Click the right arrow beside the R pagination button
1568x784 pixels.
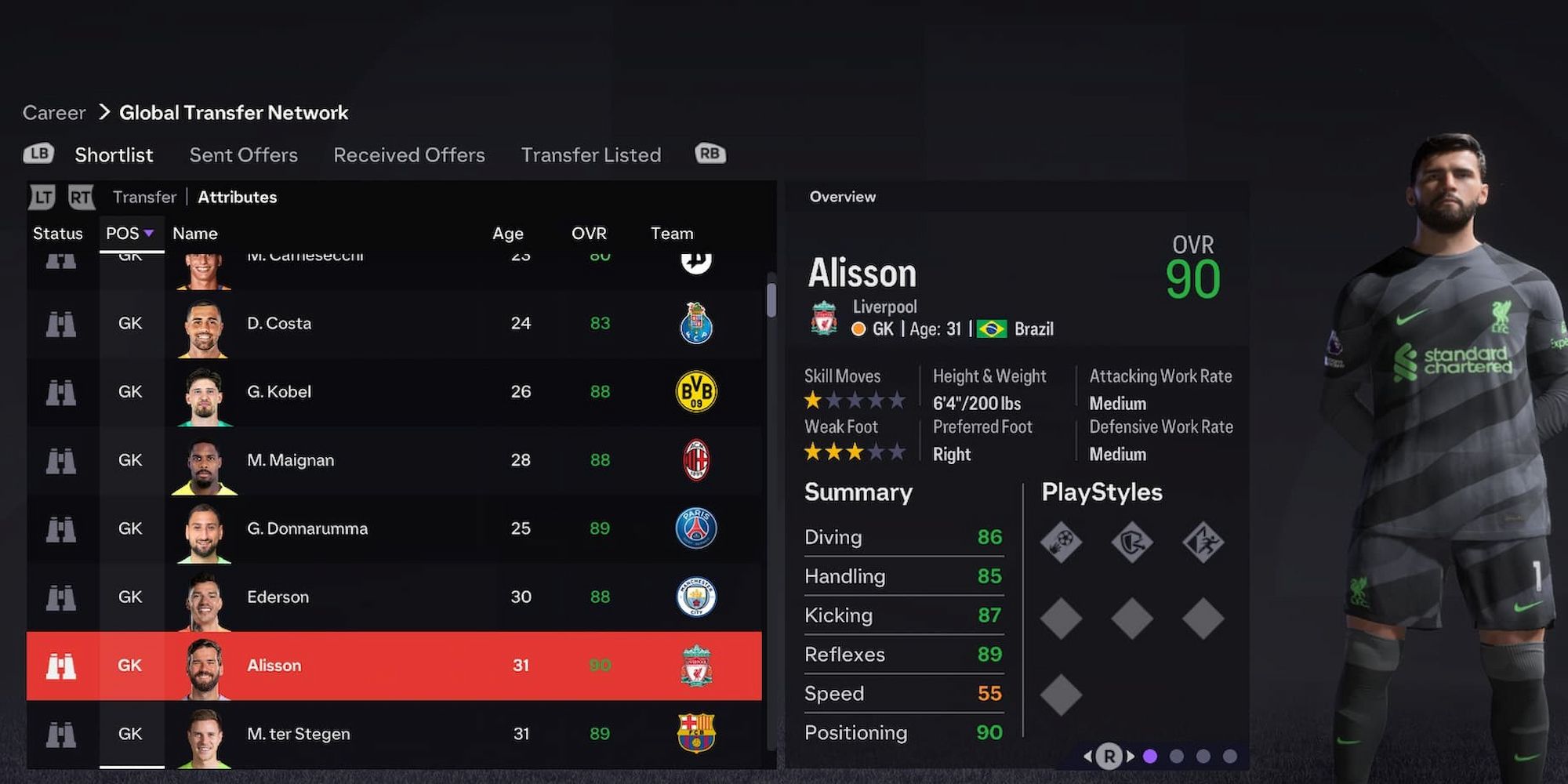tap(1131, 756)
